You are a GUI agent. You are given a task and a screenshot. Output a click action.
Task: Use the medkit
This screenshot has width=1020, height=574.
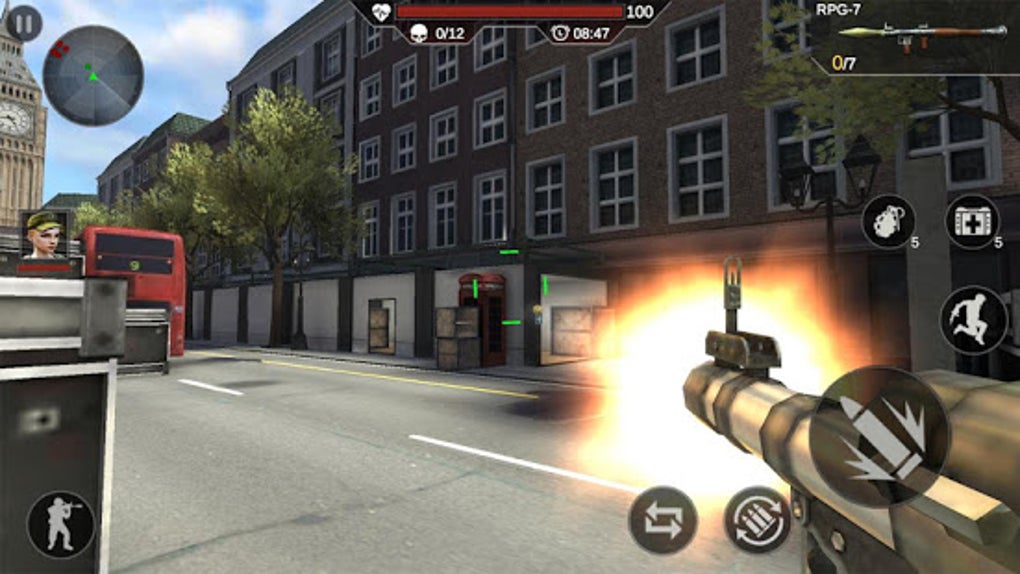[x=971, y=221]
